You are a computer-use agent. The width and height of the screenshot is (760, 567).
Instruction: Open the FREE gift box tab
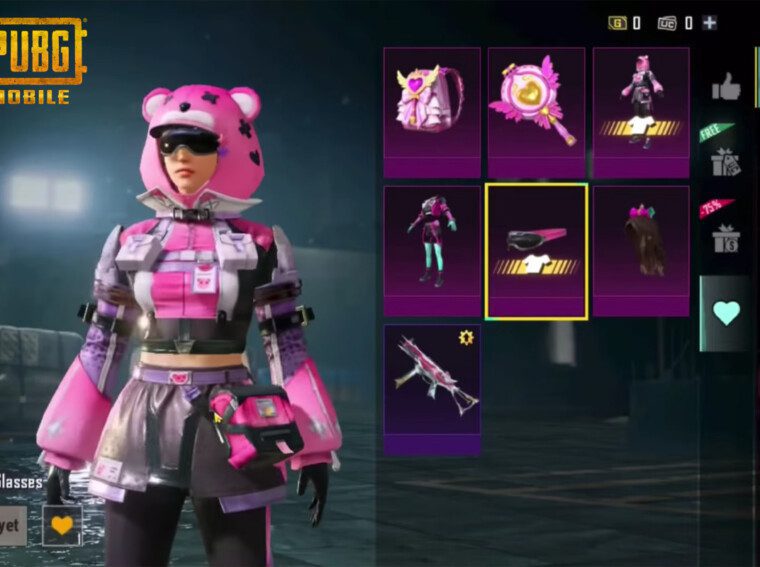pyautogui.click(x=725, y=155)
